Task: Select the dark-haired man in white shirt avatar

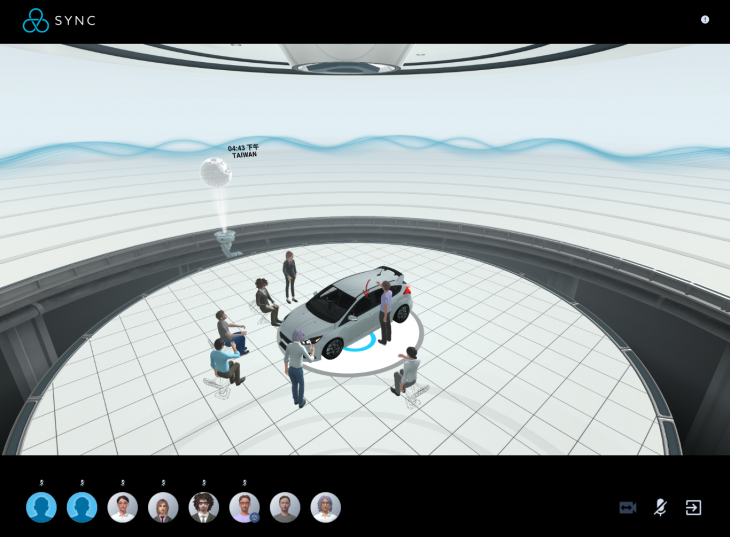Action: coord(123,508)
